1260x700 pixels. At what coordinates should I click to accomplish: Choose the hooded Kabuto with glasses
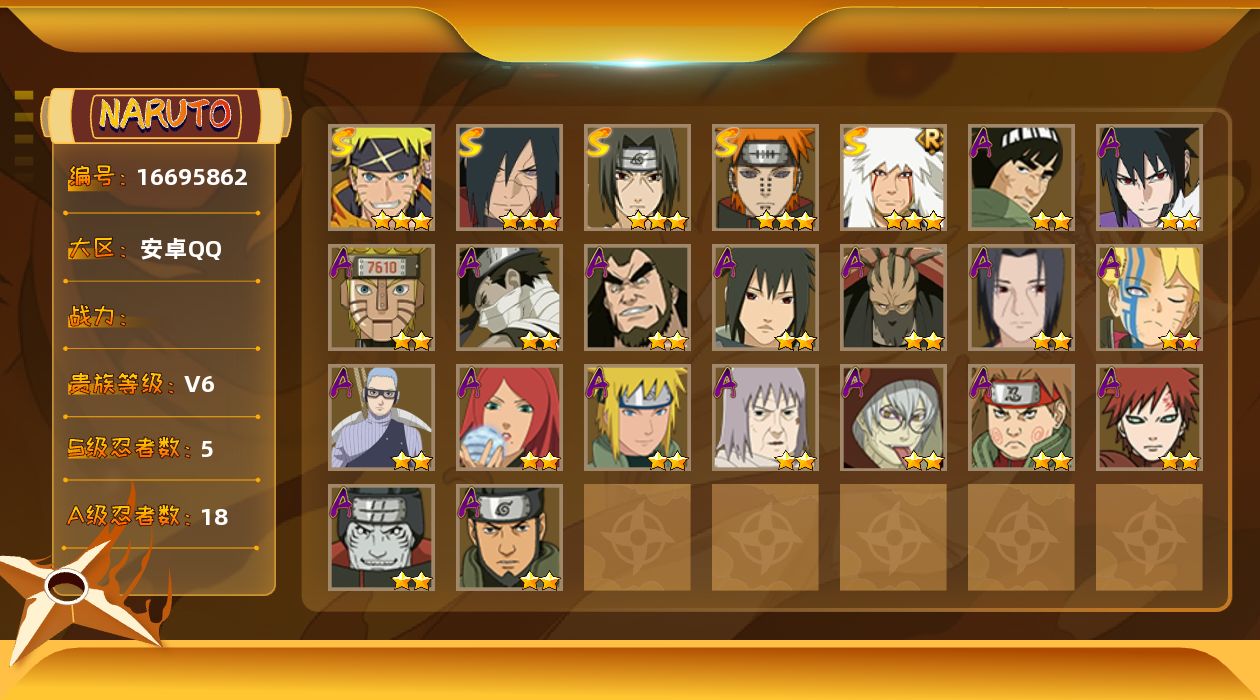pyautogui.click(x=893, y=418)
